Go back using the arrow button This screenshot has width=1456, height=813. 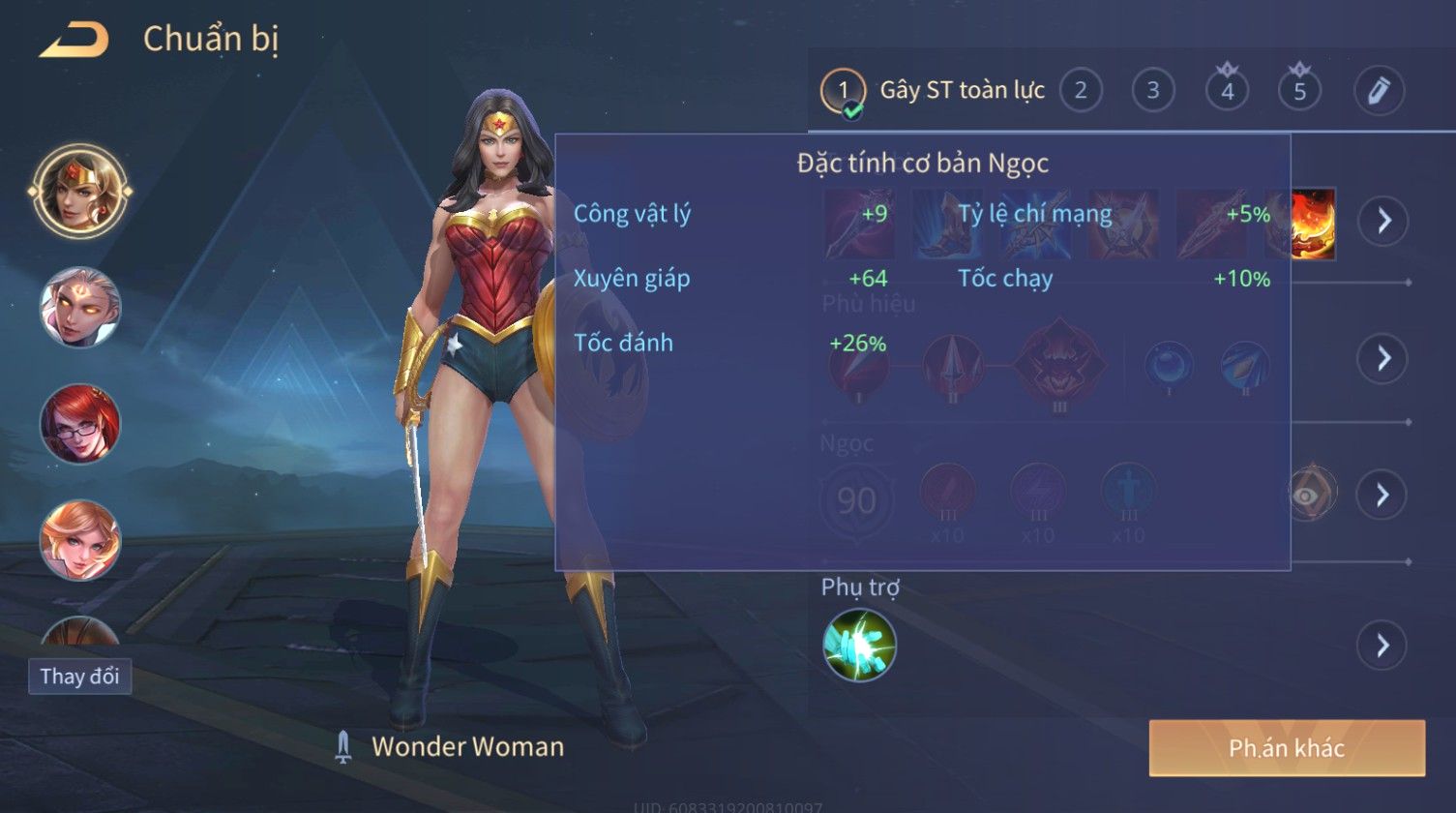click(74, 41)
